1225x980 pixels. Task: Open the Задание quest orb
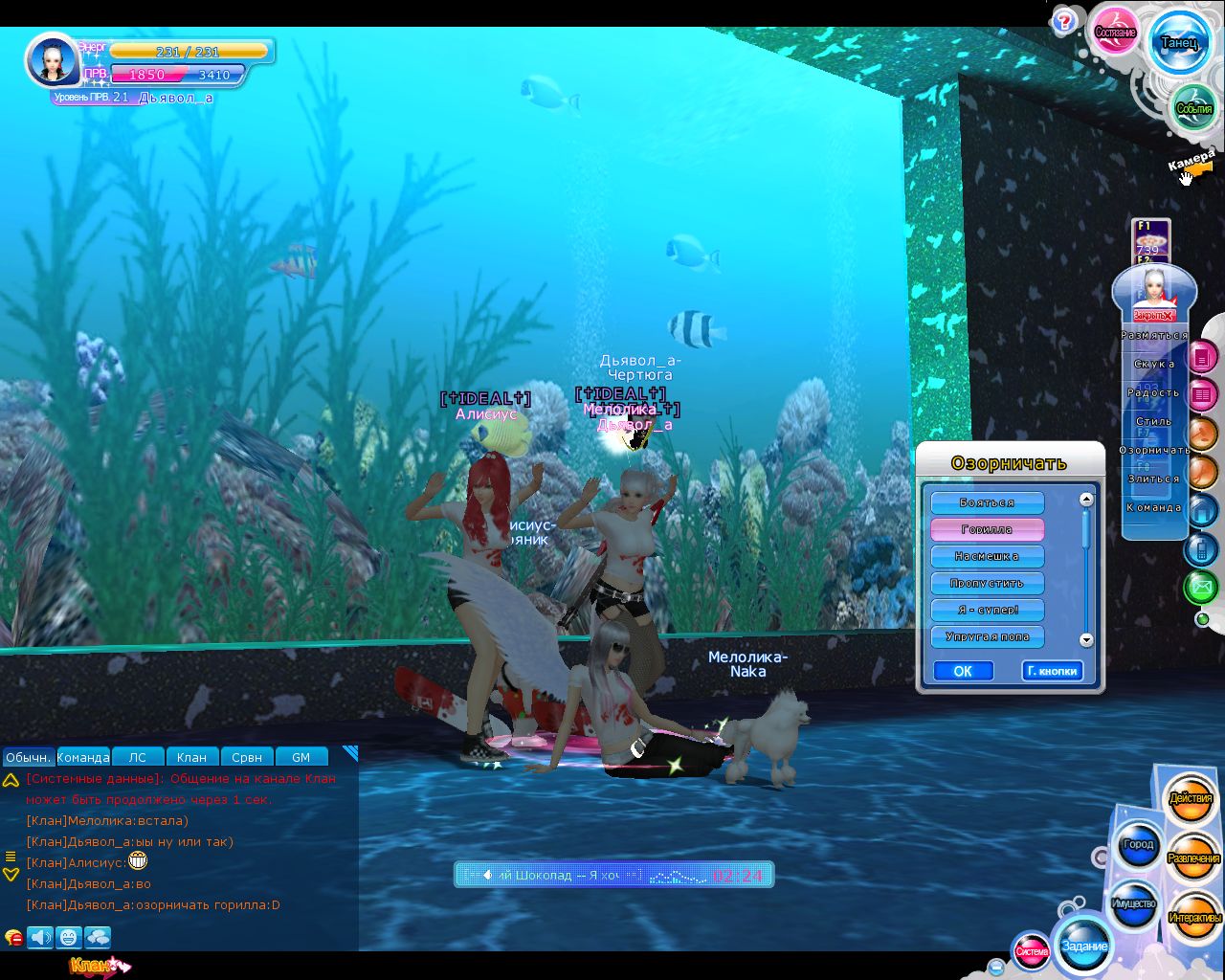1084,946
